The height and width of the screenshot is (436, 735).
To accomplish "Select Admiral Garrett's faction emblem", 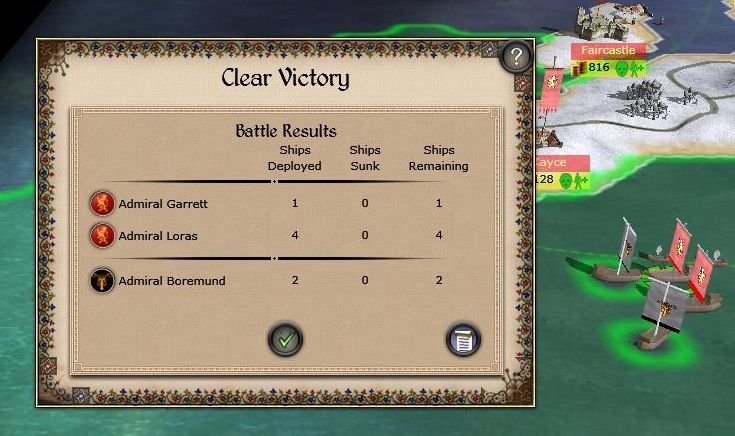I will [102, 204].
